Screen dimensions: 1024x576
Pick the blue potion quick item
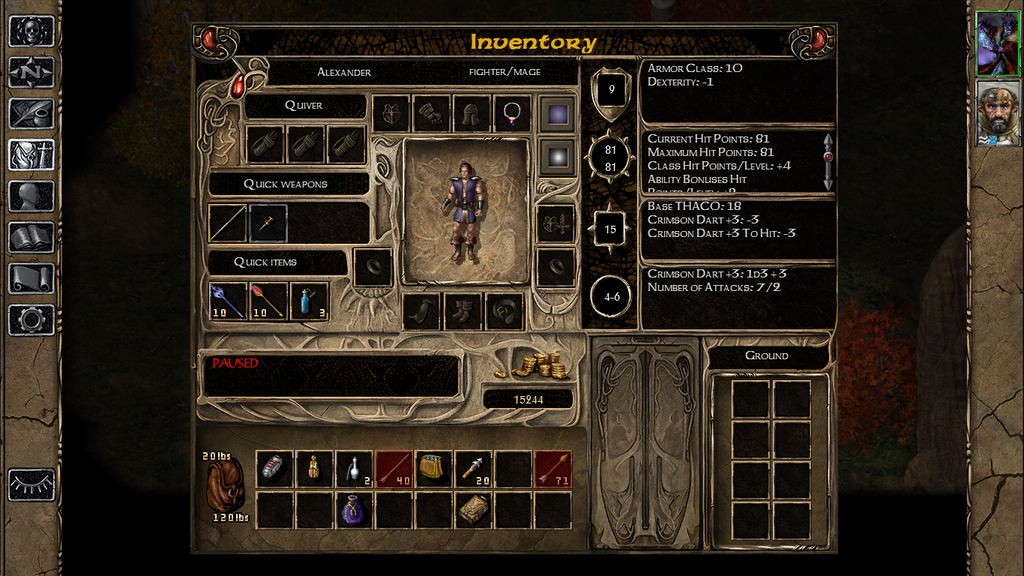coord(309,301)
